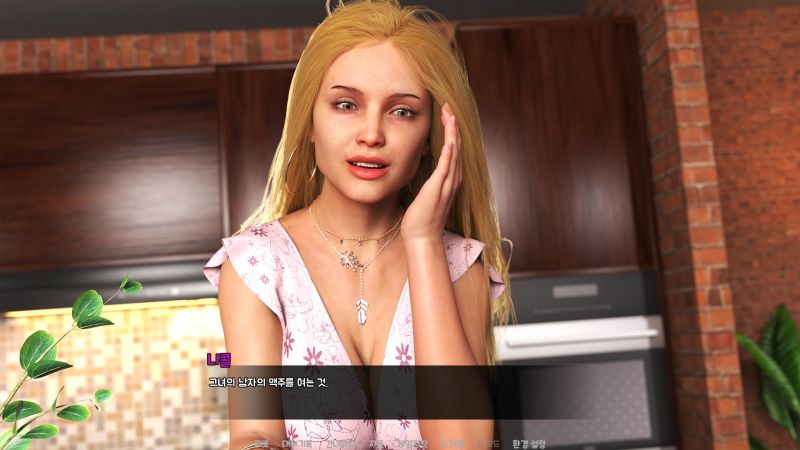Click the 대화기록 history button
This screenshot has height=450, width=800.
coord(297,443)
